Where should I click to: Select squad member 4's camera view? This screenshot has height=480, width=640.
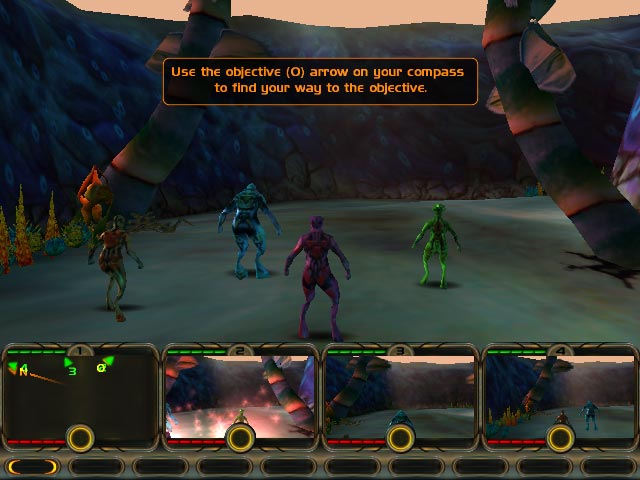[560, 390]
